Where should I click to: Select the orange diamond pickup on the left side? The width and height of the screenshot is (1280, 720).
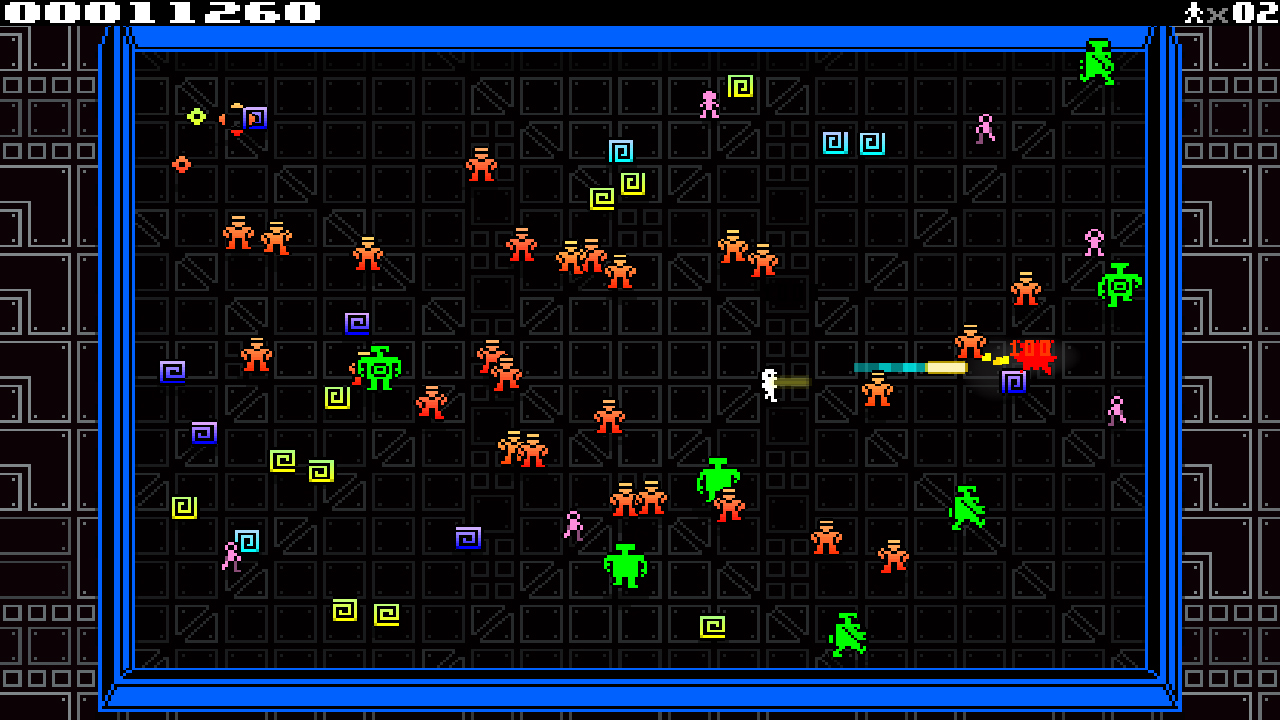click(181, 163)
